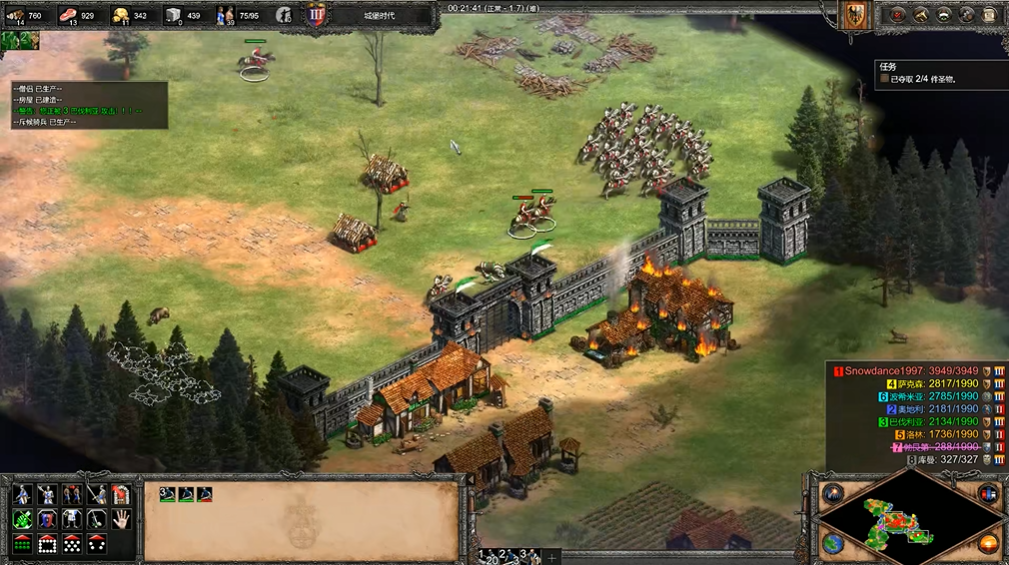Click the horn-shaped chat button
The width and height of the screenshot is (1009, 565).
click(920, 14)
